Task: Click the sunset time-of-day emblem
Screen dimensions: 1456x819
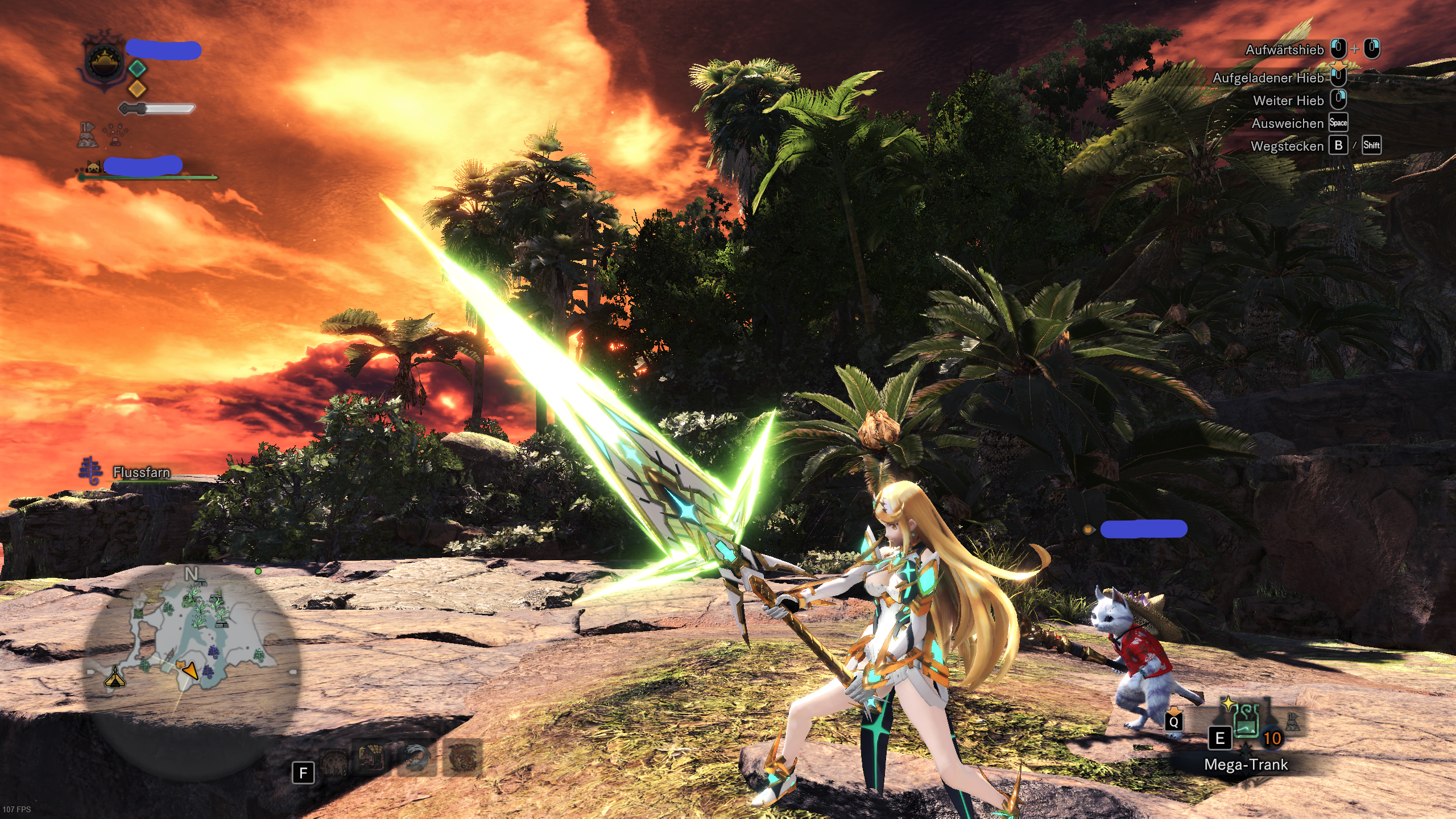Action: click(x=105, y=62)
